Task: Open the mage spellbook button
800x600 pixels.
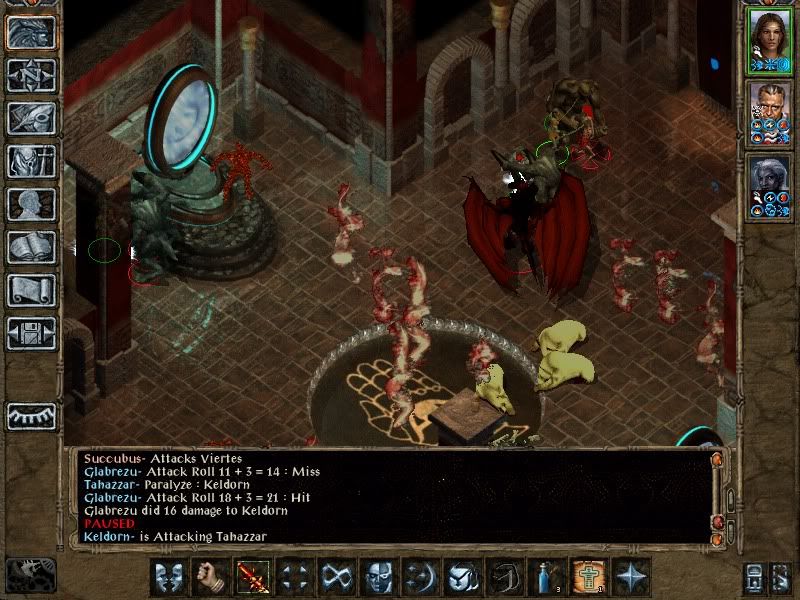Action: coord(31,247)
